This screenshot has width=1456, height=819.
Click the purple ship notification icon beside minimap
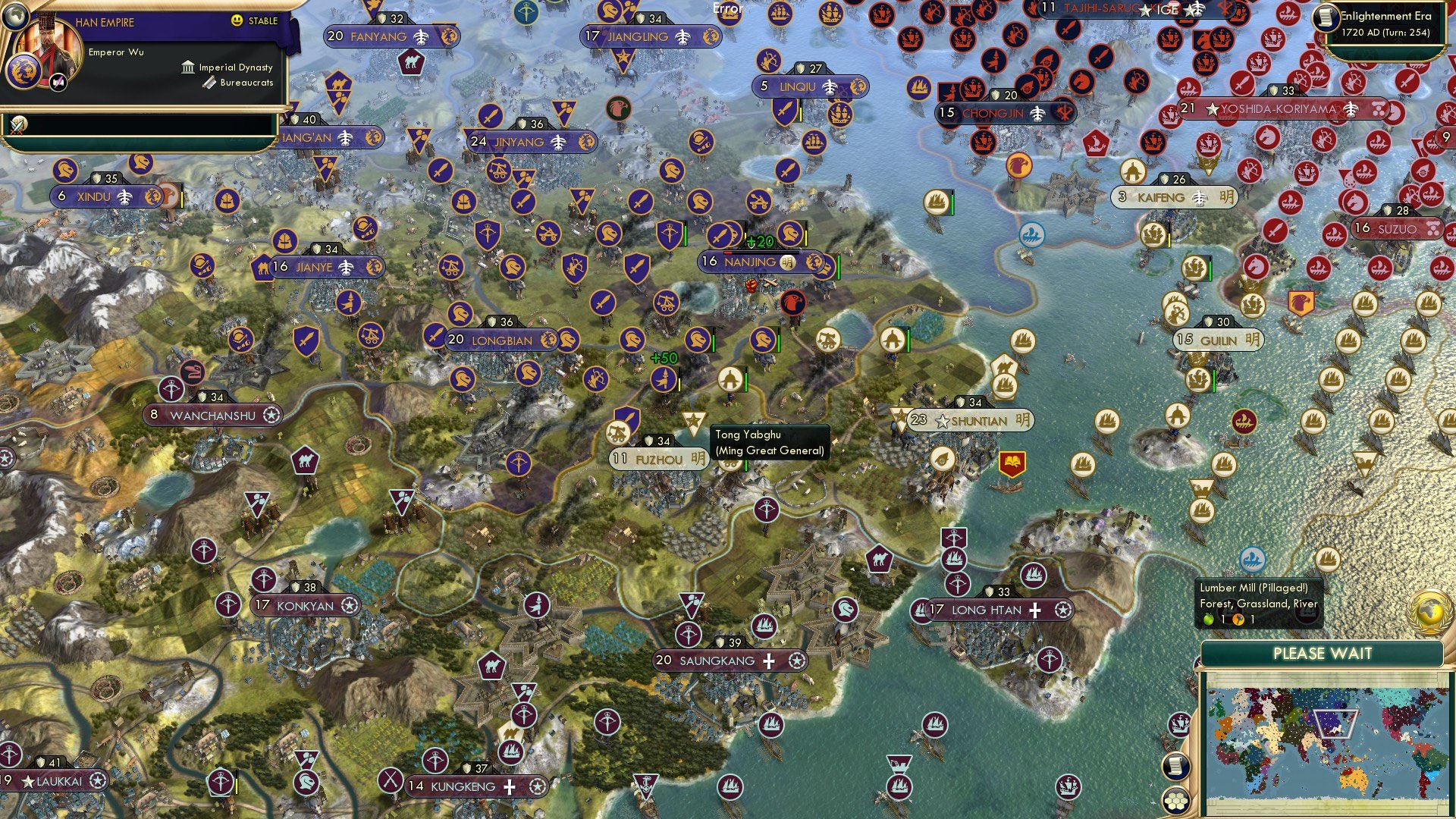click(x=1179, y=725)
